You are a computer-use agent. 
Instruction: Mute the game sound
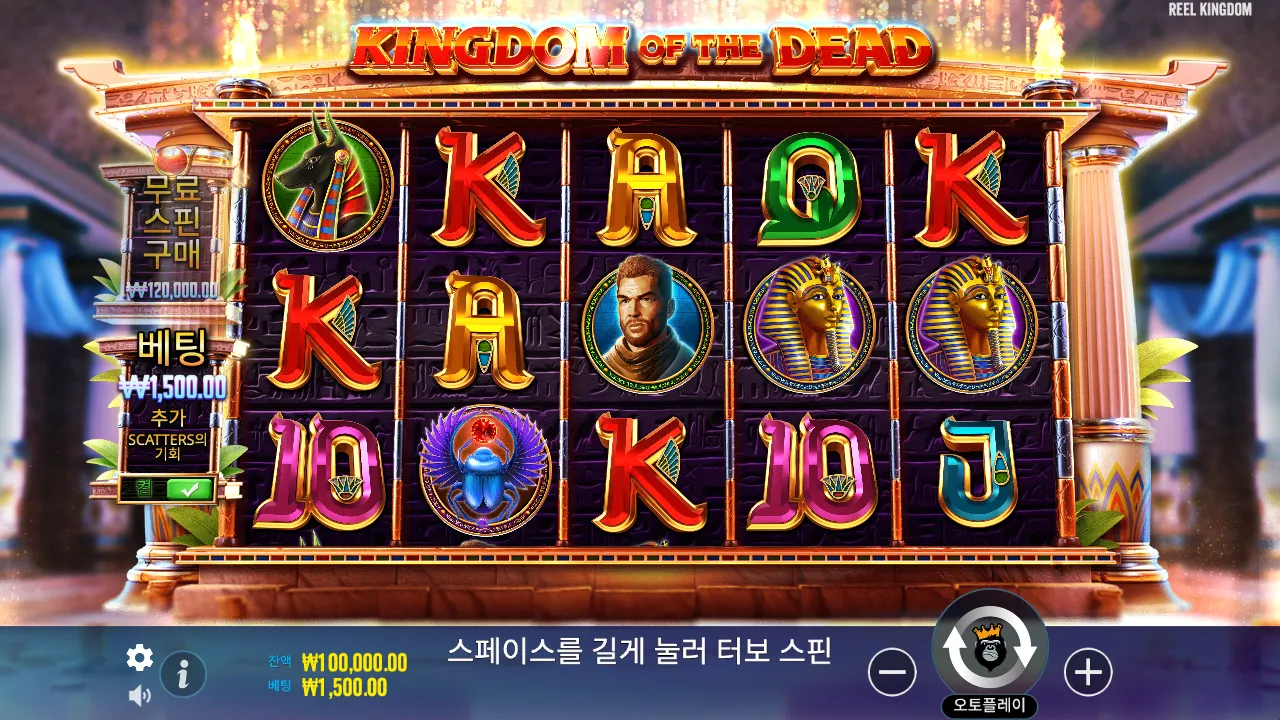[x=140, y=694]
